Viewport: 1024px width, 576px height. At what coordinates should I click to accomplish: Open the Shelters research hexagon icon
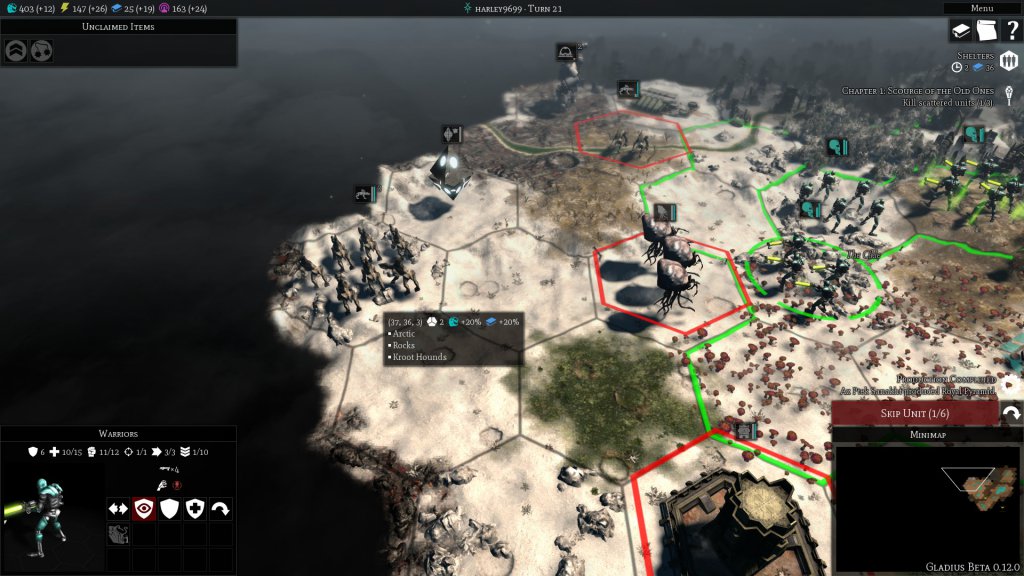click(x=1008, y=63)
